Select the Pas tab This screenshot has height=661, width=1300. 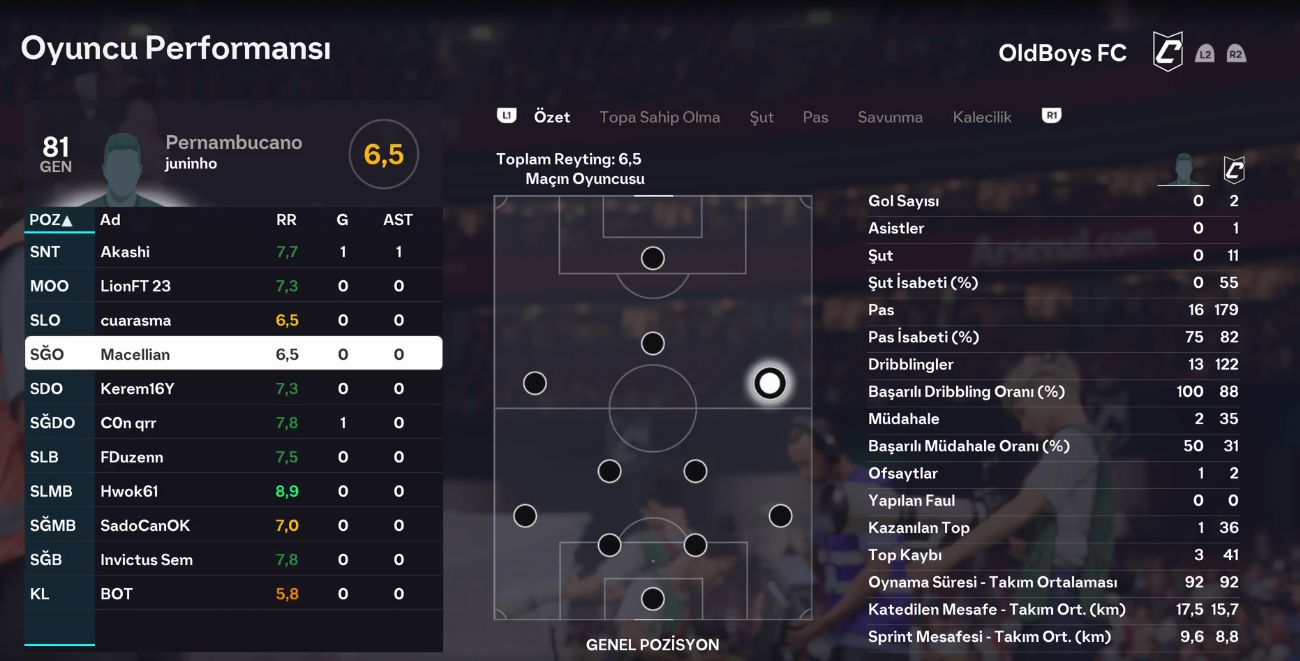815,117
